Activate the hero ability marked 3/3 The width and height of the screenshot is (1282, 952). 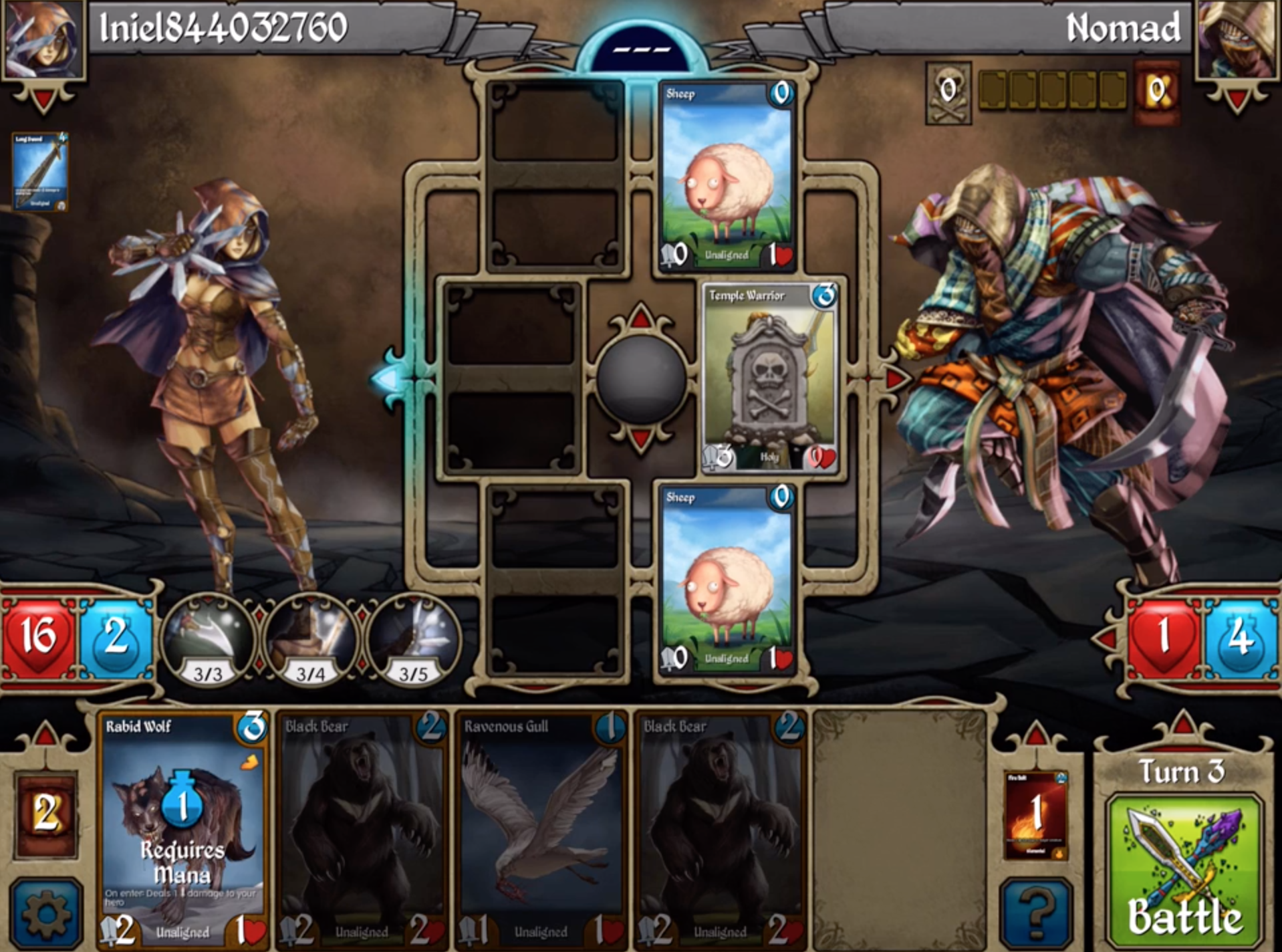(208, 640)
